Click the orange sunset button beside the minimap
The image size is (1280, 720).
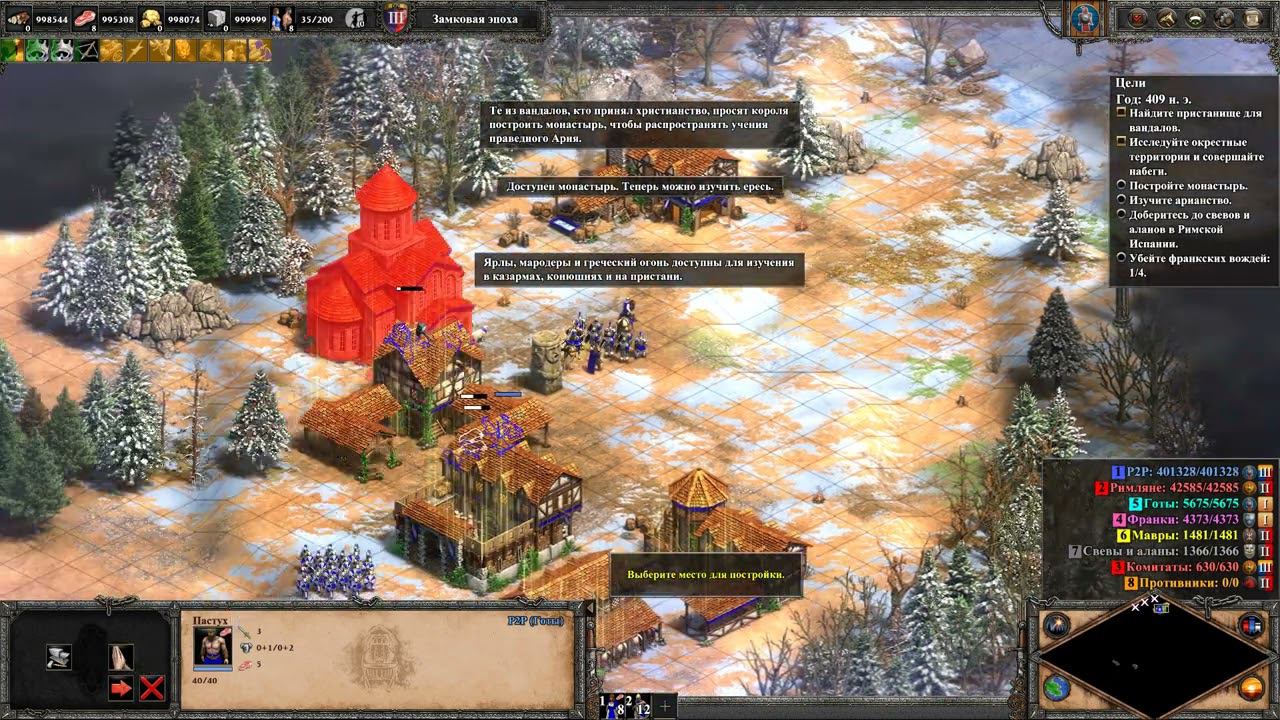click(1251, 688)
